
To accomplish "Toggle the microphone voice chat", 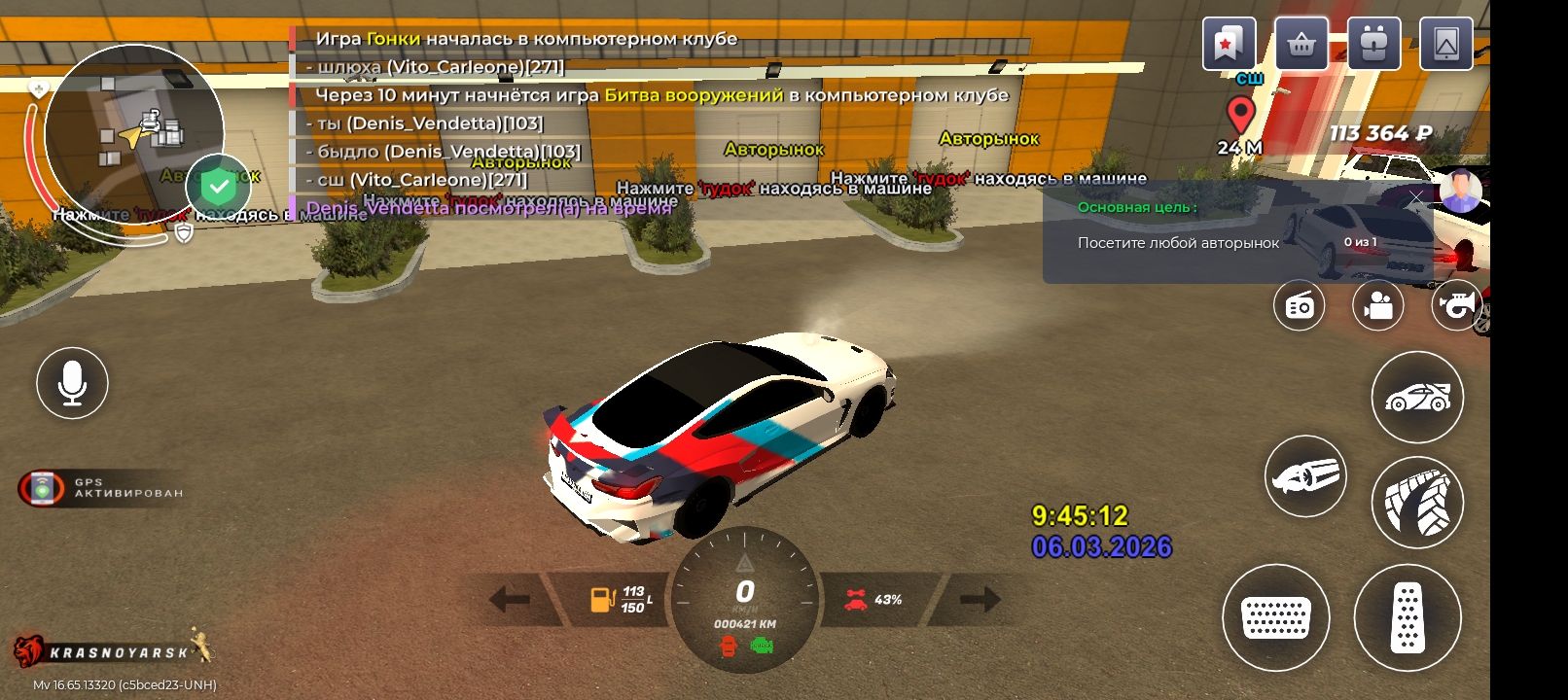I will 72,383.
